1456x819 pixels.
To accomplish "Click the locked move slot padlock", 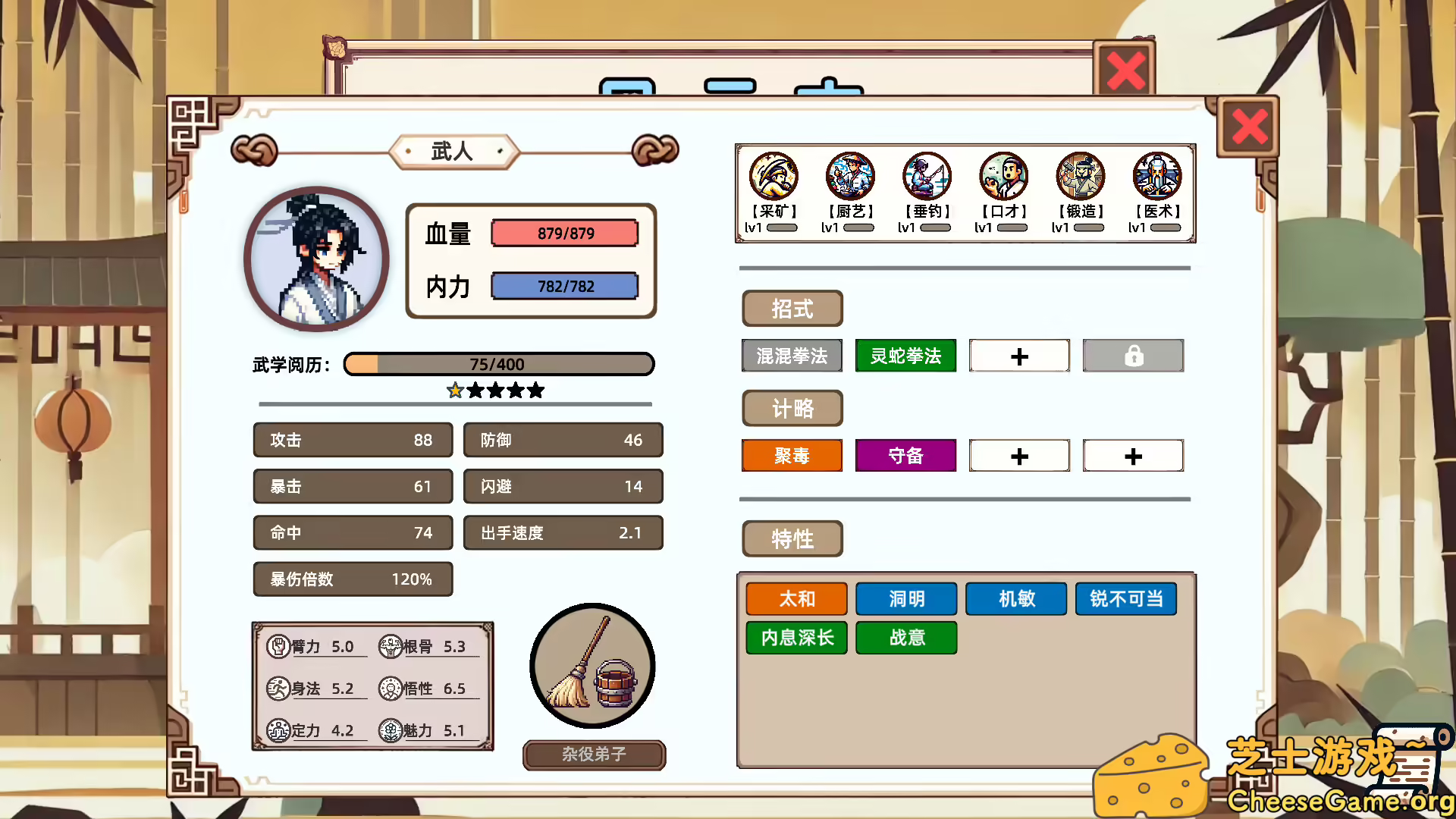I will [1133, 355].
